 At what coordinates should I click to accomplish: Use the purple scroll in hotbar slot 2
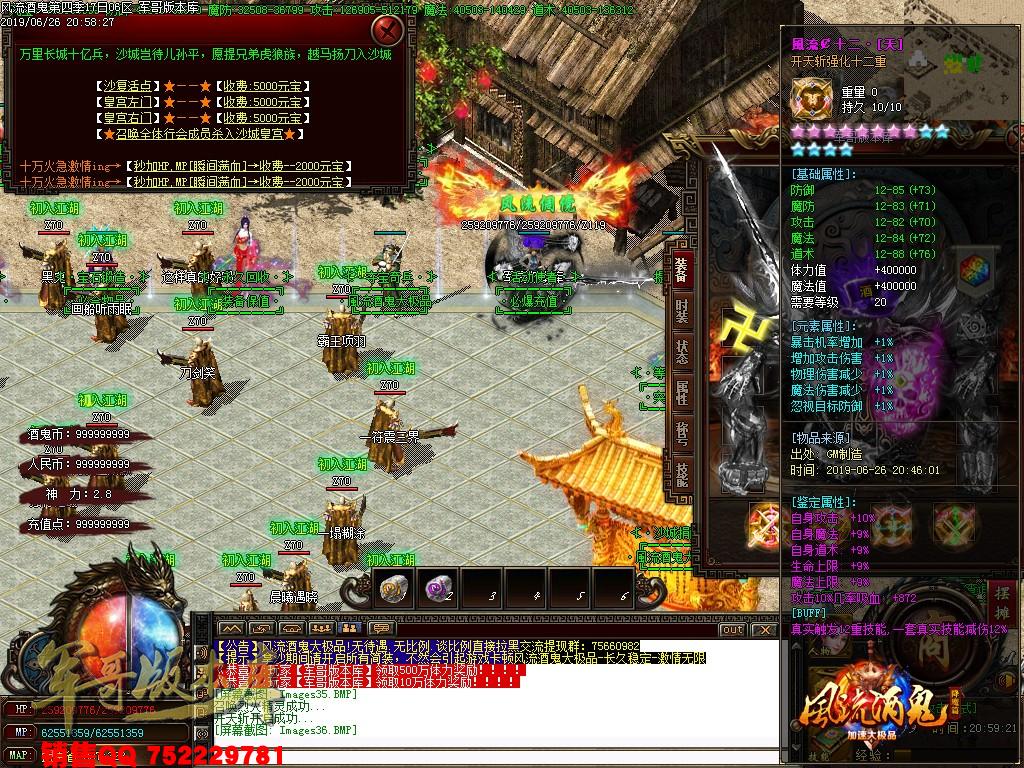(436, 590)
